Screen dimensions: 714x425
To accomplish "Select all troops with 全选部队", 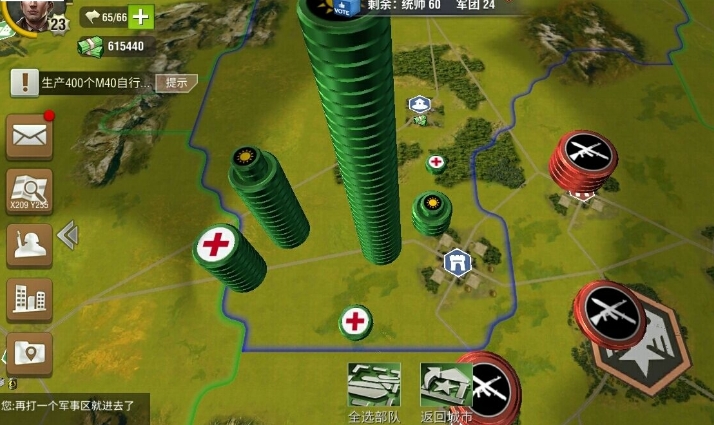I will [x=374, y=392].
